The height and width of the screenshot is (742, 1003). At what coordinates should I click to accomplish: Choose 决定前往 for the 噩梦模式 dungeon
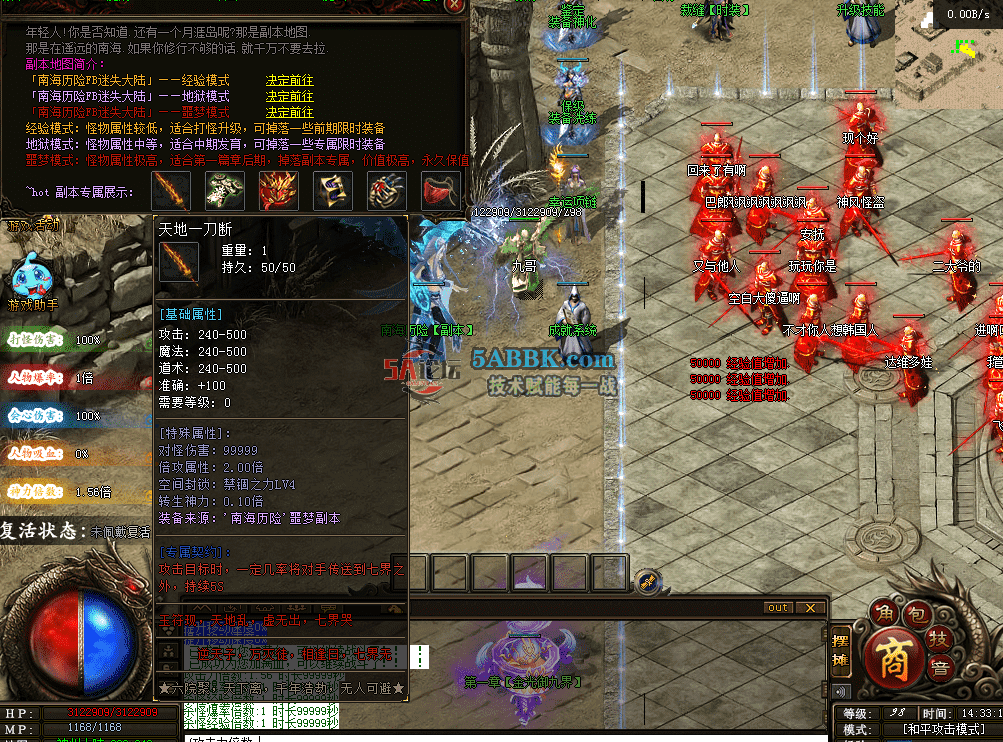click(289, 113)
